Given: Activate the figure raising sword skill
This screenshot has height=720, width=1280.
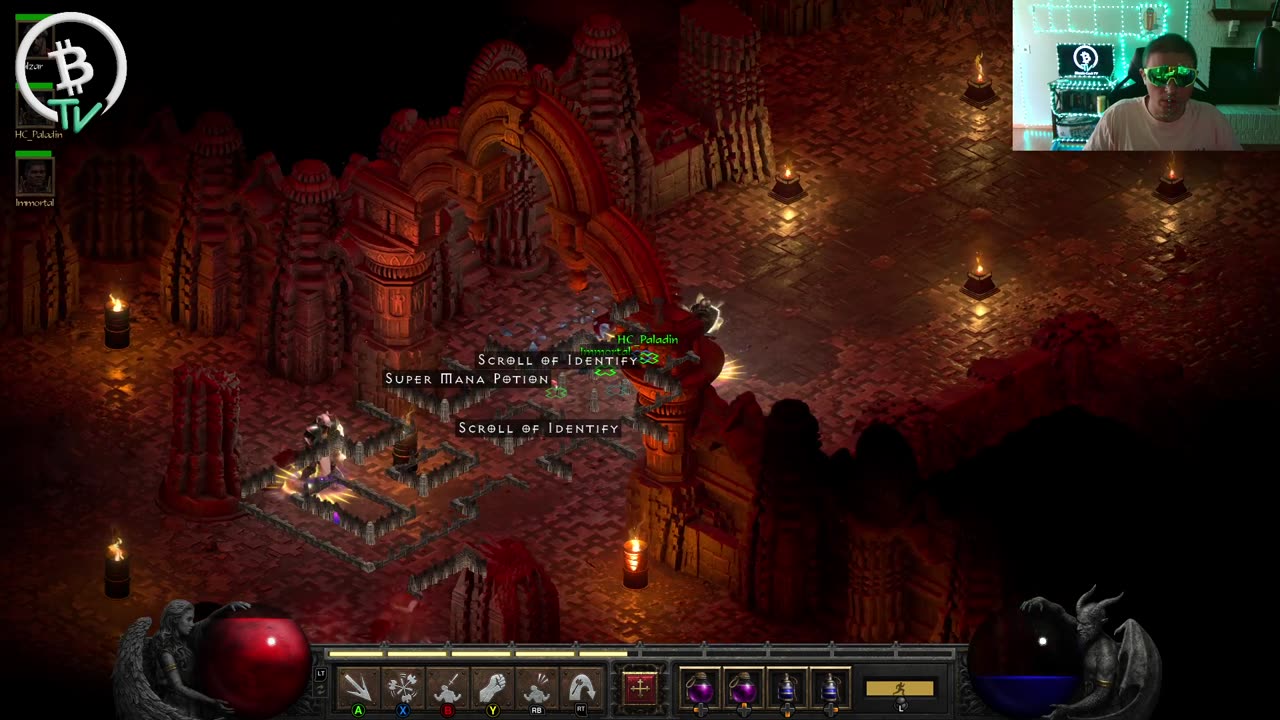Looking at the screenshot, I should pyautogui.click(x=448, y=688).
